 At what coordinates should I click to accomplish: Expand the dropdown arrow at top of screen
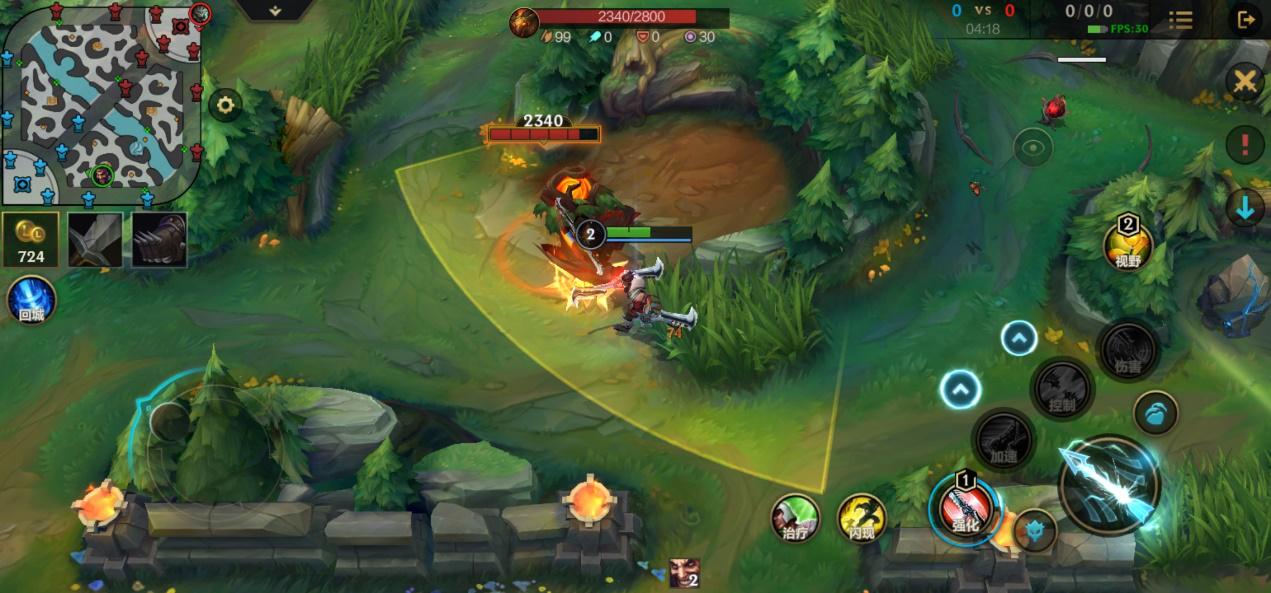(274, 10)
